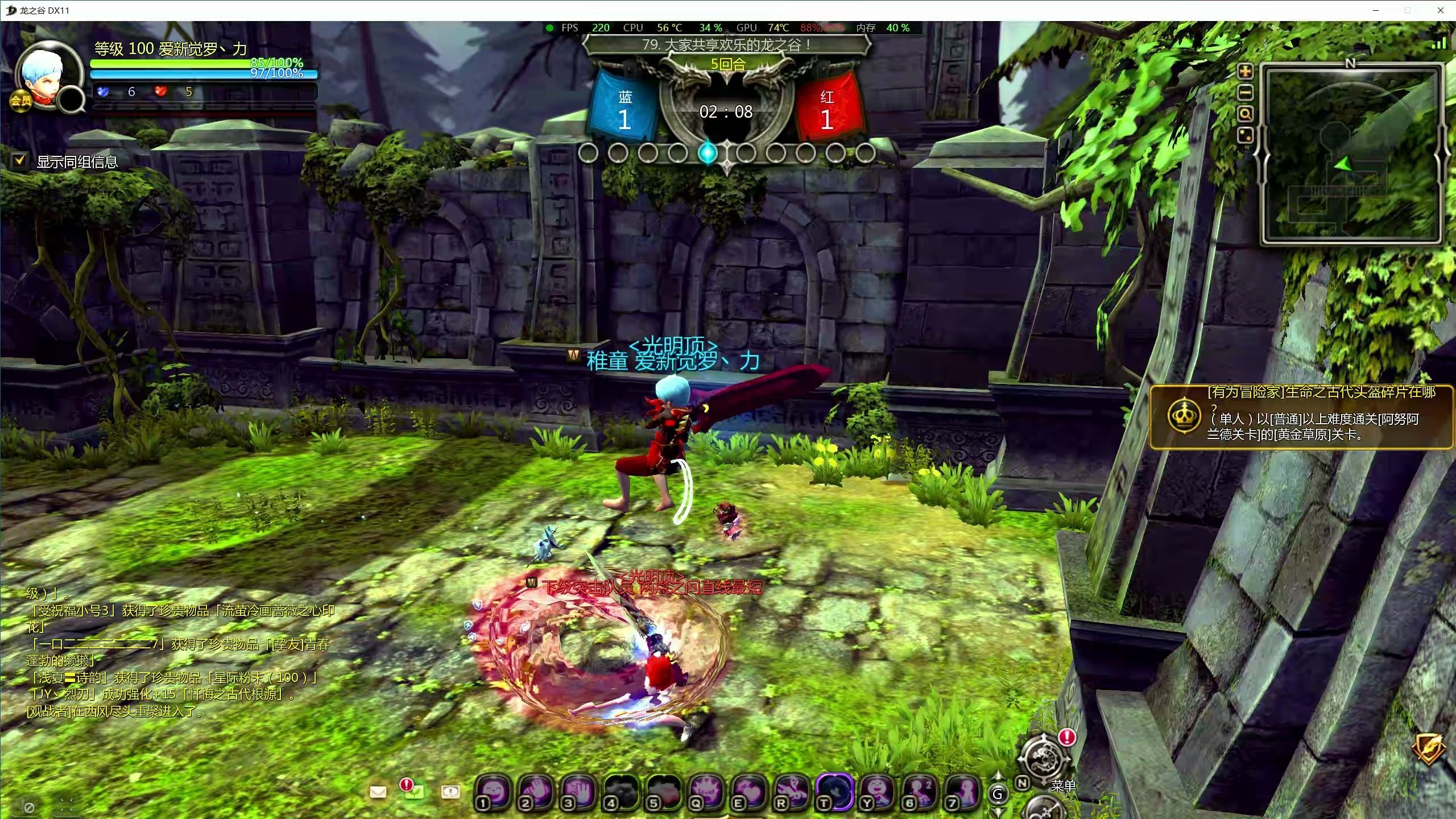
Task: Click the magnifying glass button beside the minimap
Action: pyautogui.click(x=1246, y=114)
